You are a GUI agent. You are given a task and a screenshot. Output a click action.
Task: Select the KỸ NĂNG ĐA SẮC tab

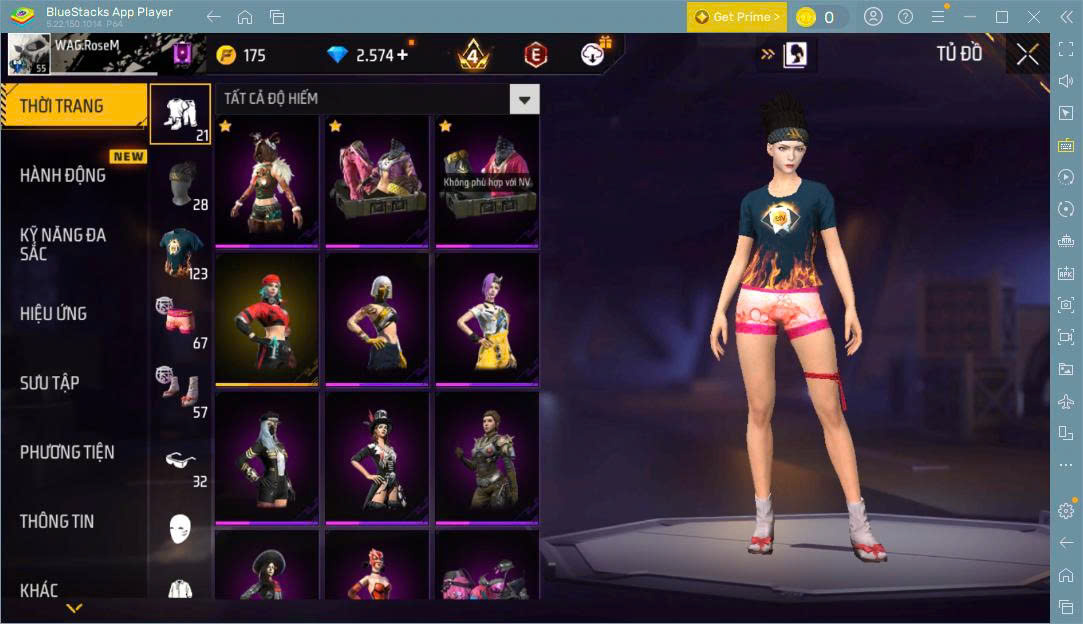(62, 244)
